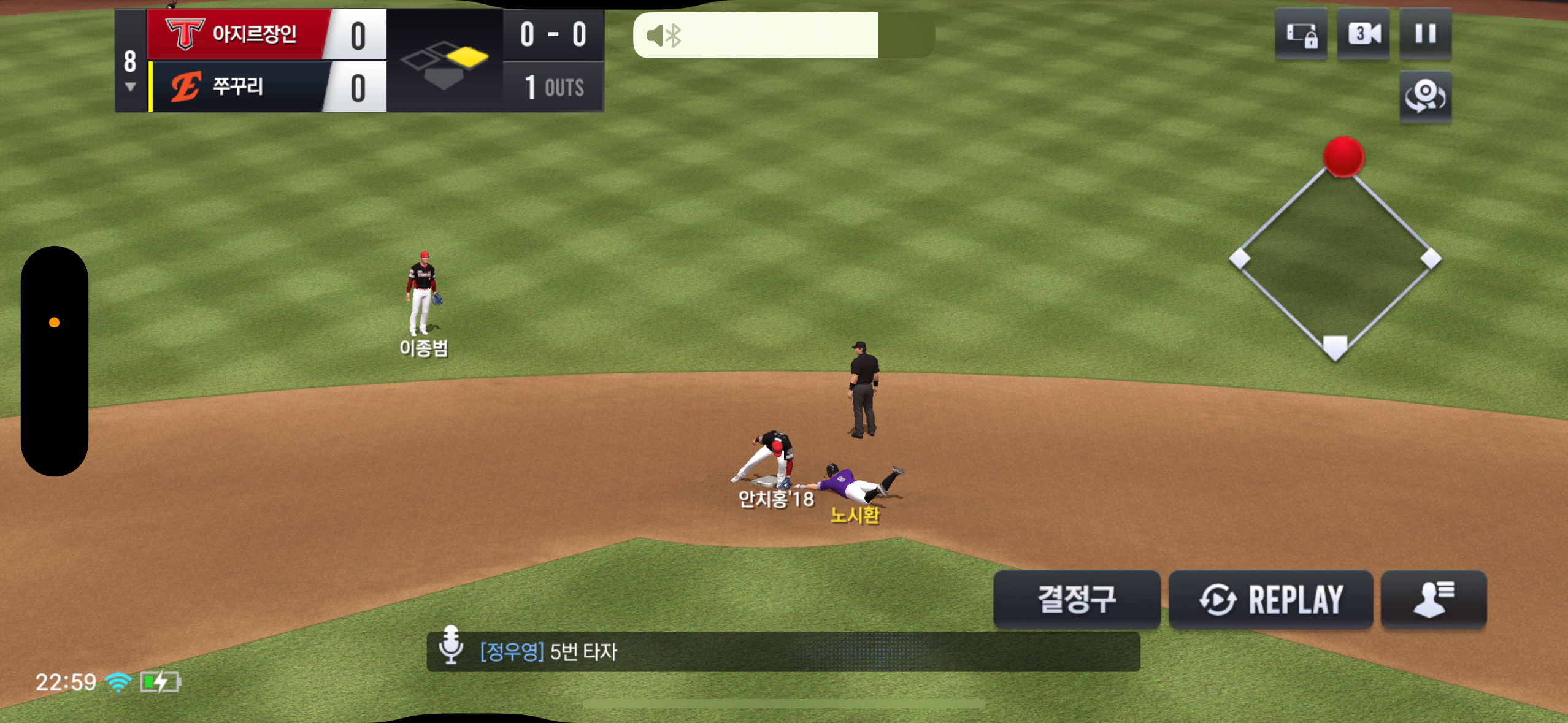Tap the rotate camera view button
The width and height of the screenshot is (1568, 723).
tap(1425, 97)
